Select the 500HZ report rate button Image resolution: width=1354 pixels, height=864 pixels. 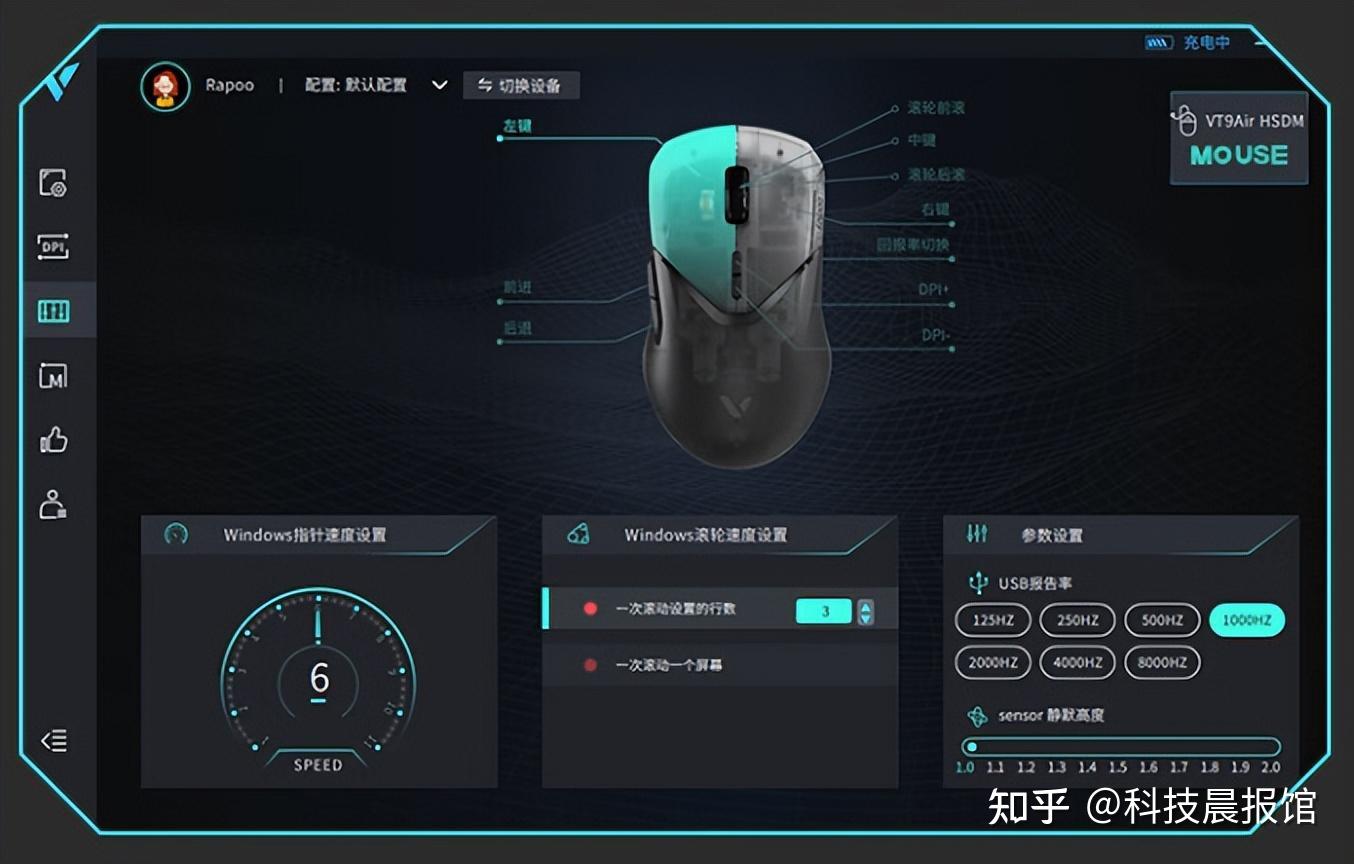point(1162,620)
